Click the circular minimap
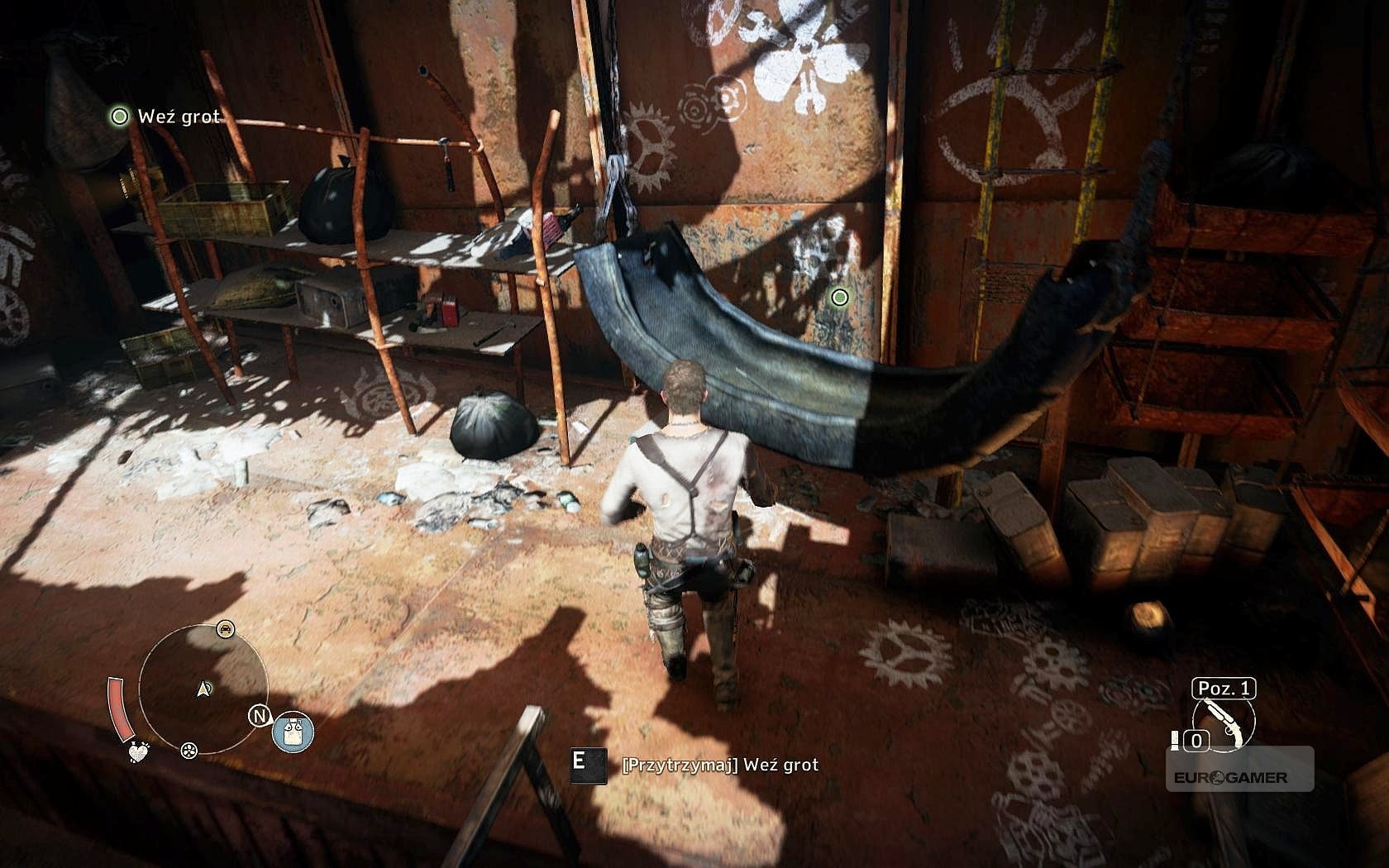 point(203,688)
